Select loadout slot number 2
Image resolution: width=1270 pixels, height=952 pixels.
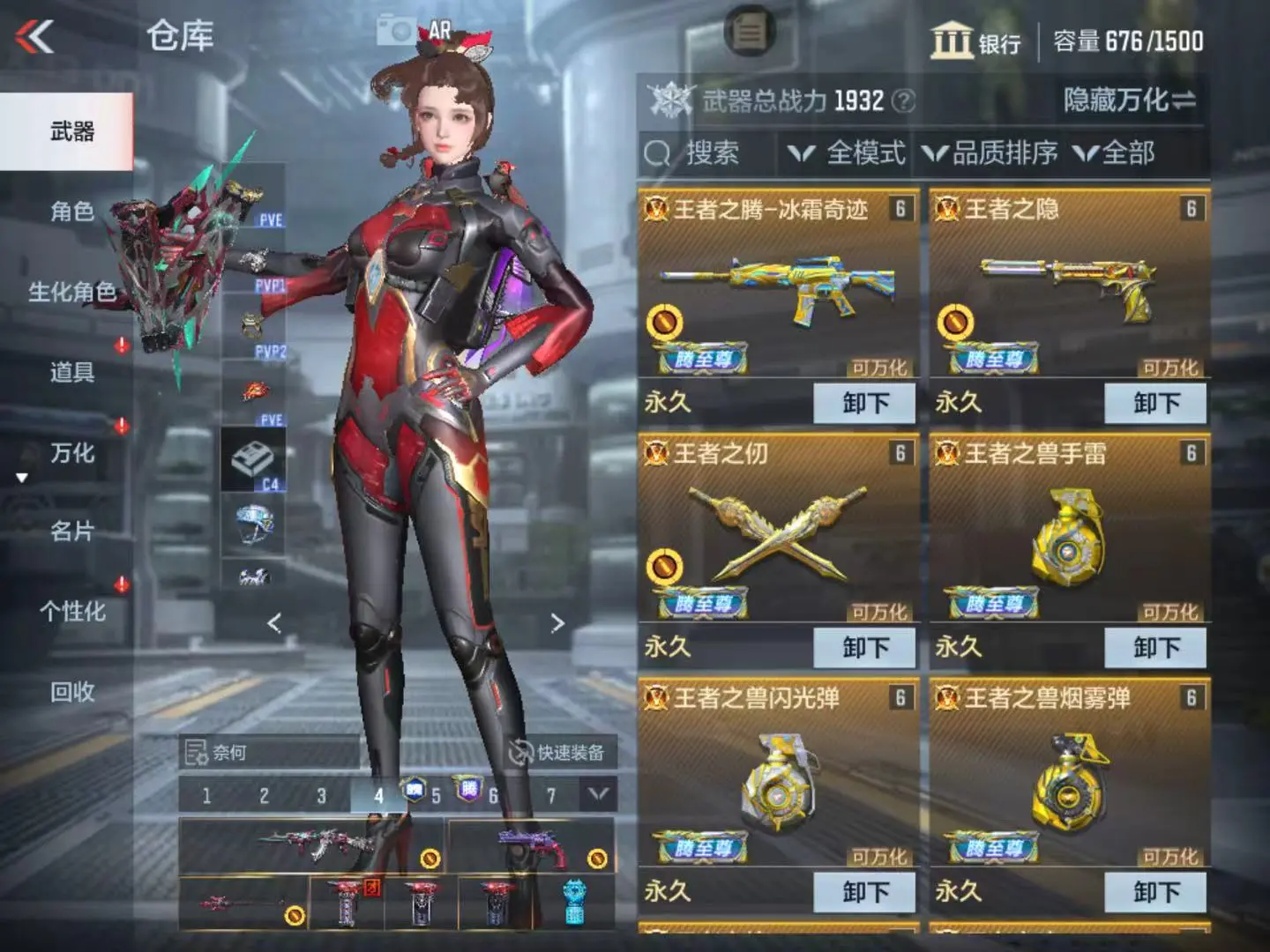[x=264, y=796]
